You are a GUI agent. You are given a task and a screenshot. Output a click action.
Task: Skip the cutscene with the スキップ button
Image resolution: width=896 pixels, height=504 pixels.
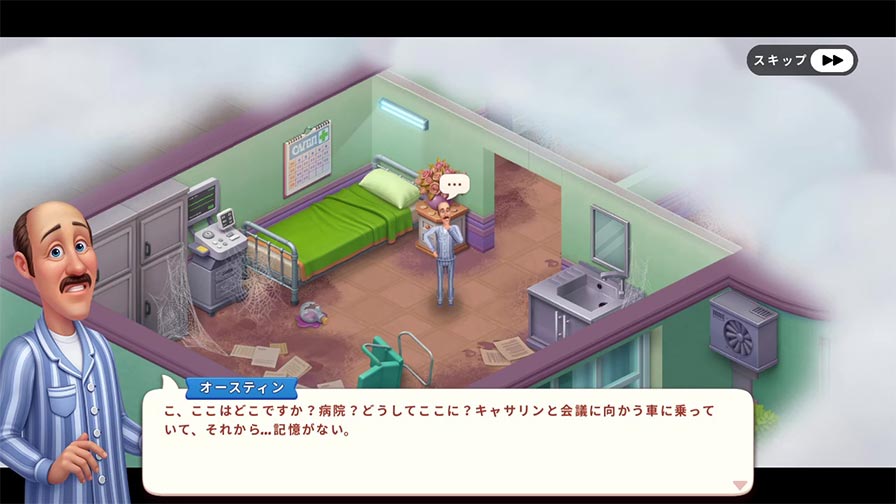click(801, 60)
